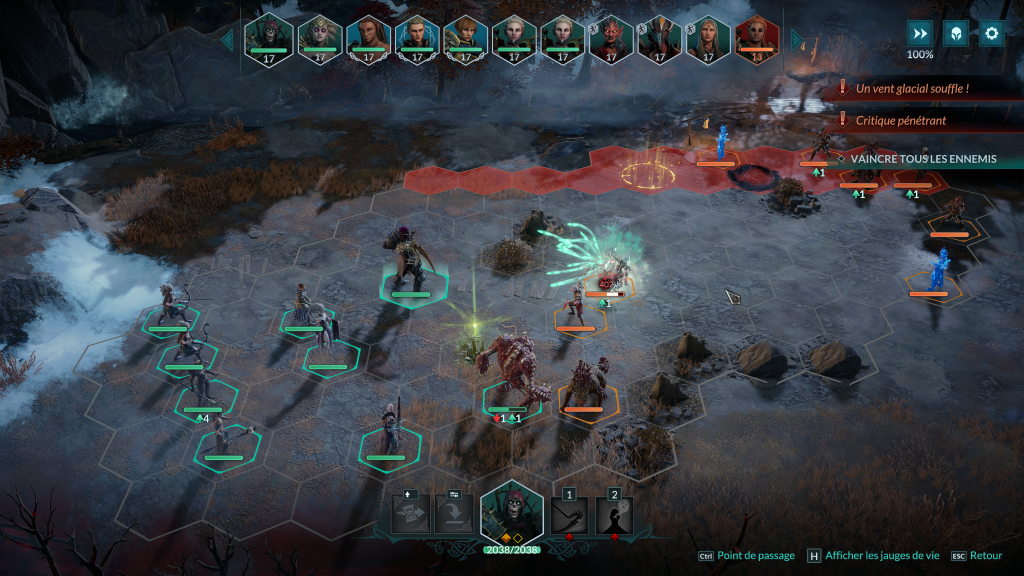Use ability 2 with the ghost silhouette icon

pos(614,516)
